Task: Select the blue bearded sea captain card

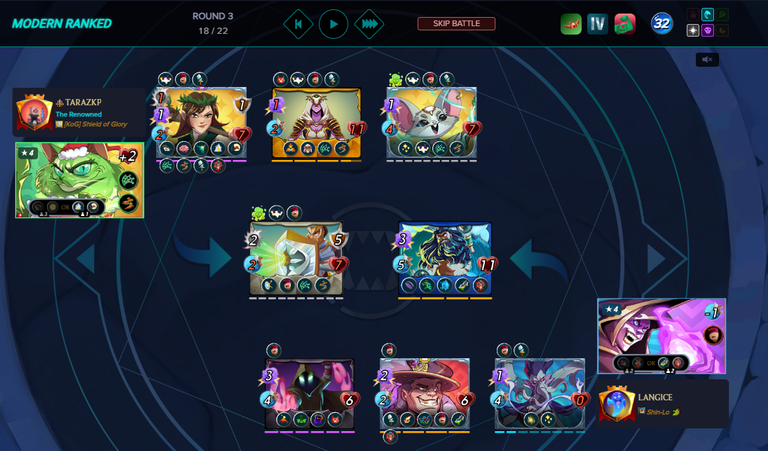Action: [x=445, y=258]
